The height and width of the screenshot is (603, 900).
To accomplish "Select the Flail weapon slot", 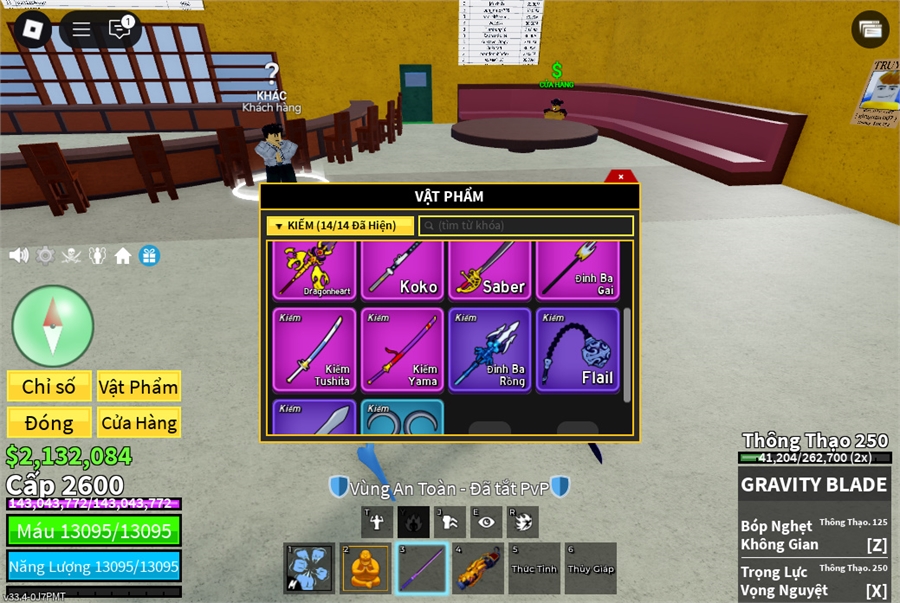I will pos(578,349).
